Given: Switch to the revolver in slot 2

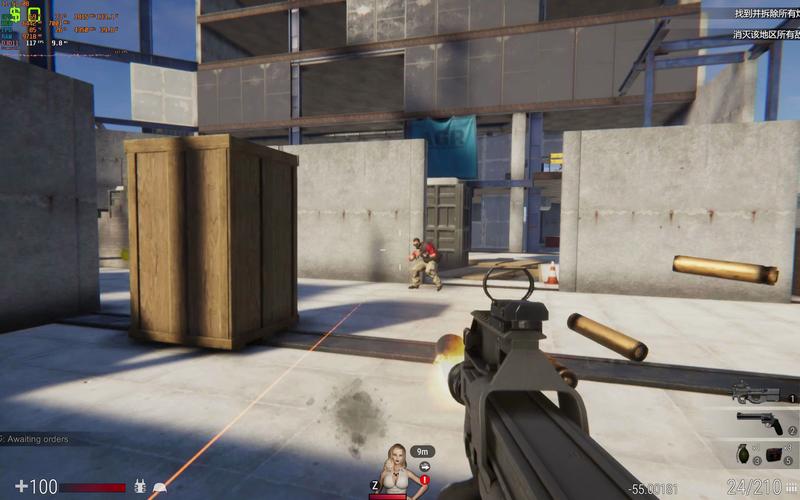Looking at the screenshot, I should [x=760, y=421].
